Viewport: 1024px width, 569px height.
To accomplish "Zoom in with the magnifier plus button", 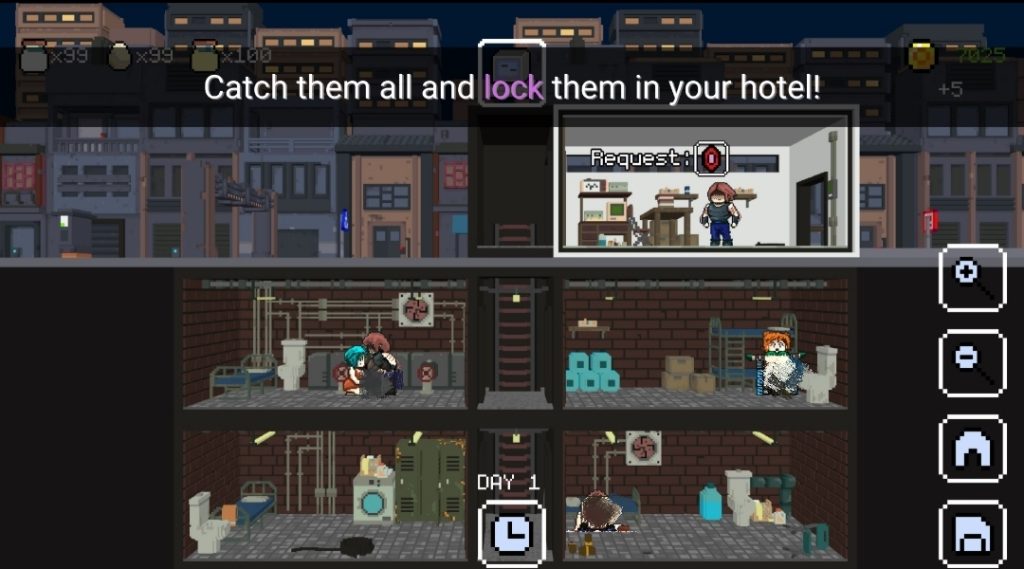I will [972, 278].
